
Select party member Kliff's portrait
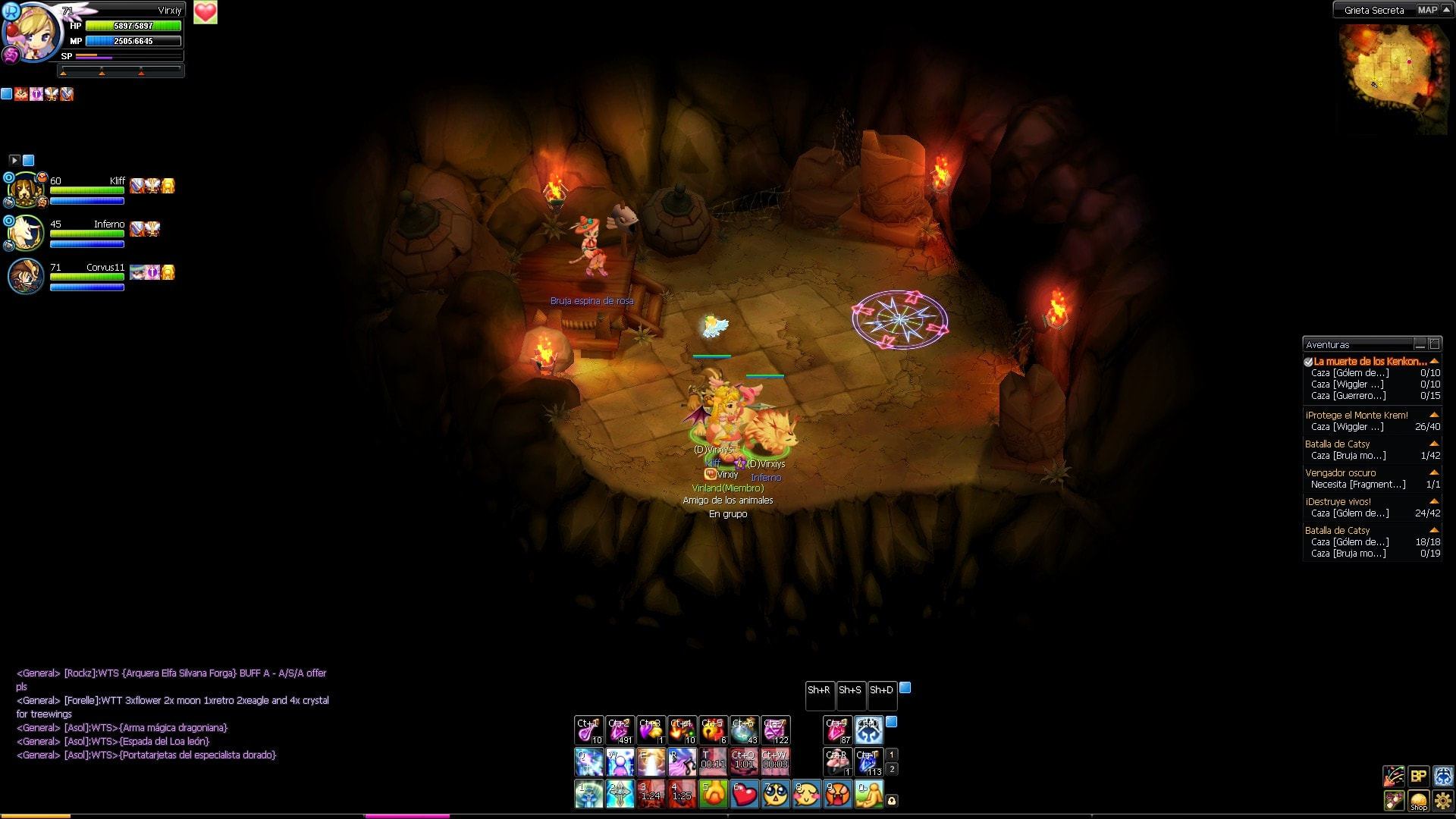26,190
